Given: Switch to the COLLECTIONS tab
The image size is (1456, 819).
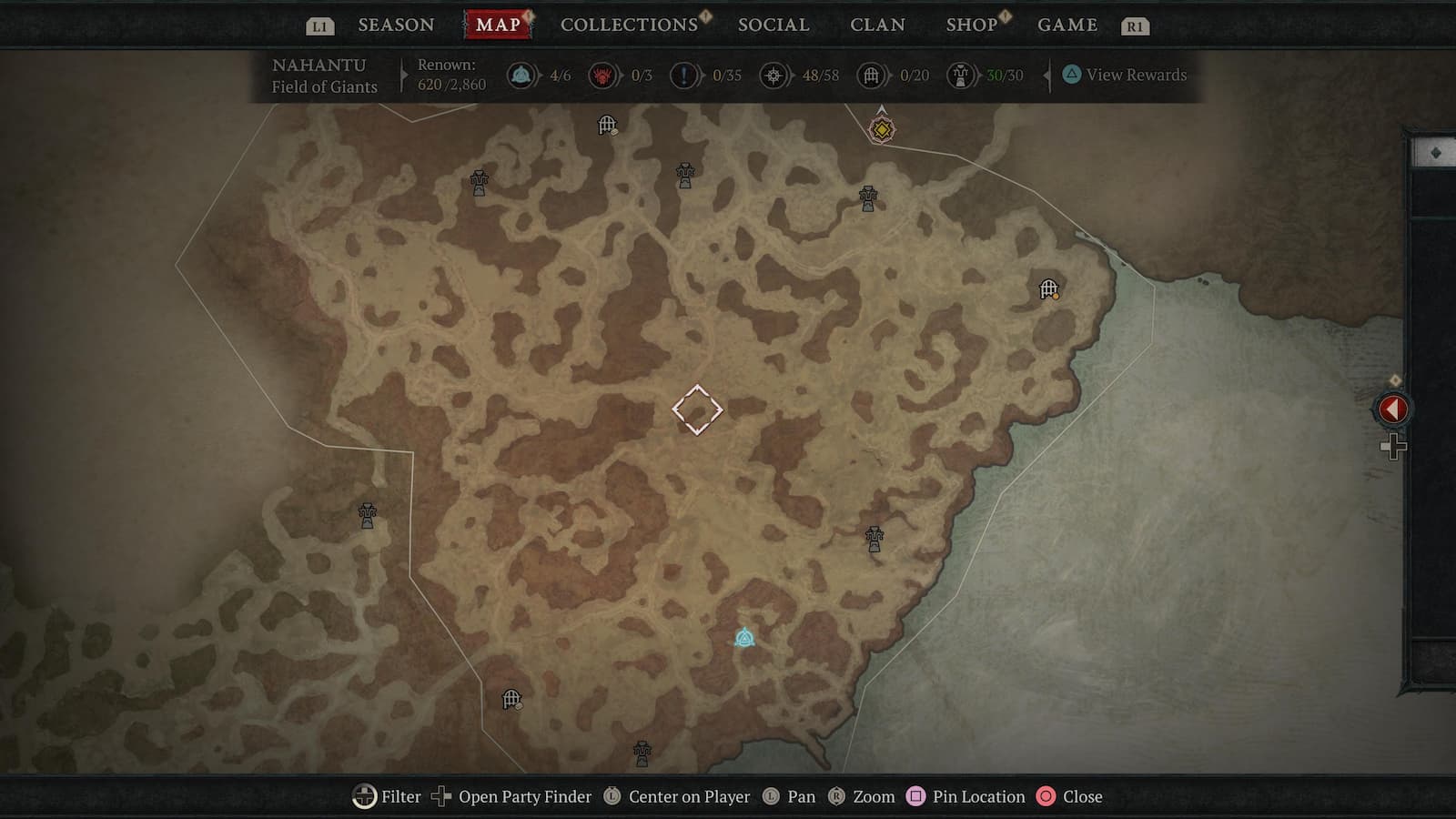Looking at the screenshot, I should pos(628,25).
